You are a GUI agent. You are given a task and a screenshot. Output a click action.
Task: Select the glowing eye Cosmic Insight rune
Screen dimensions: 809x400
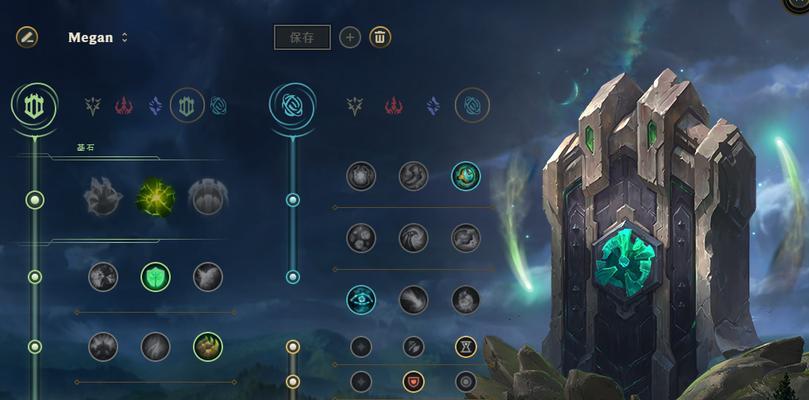click(x=361, y=298)
